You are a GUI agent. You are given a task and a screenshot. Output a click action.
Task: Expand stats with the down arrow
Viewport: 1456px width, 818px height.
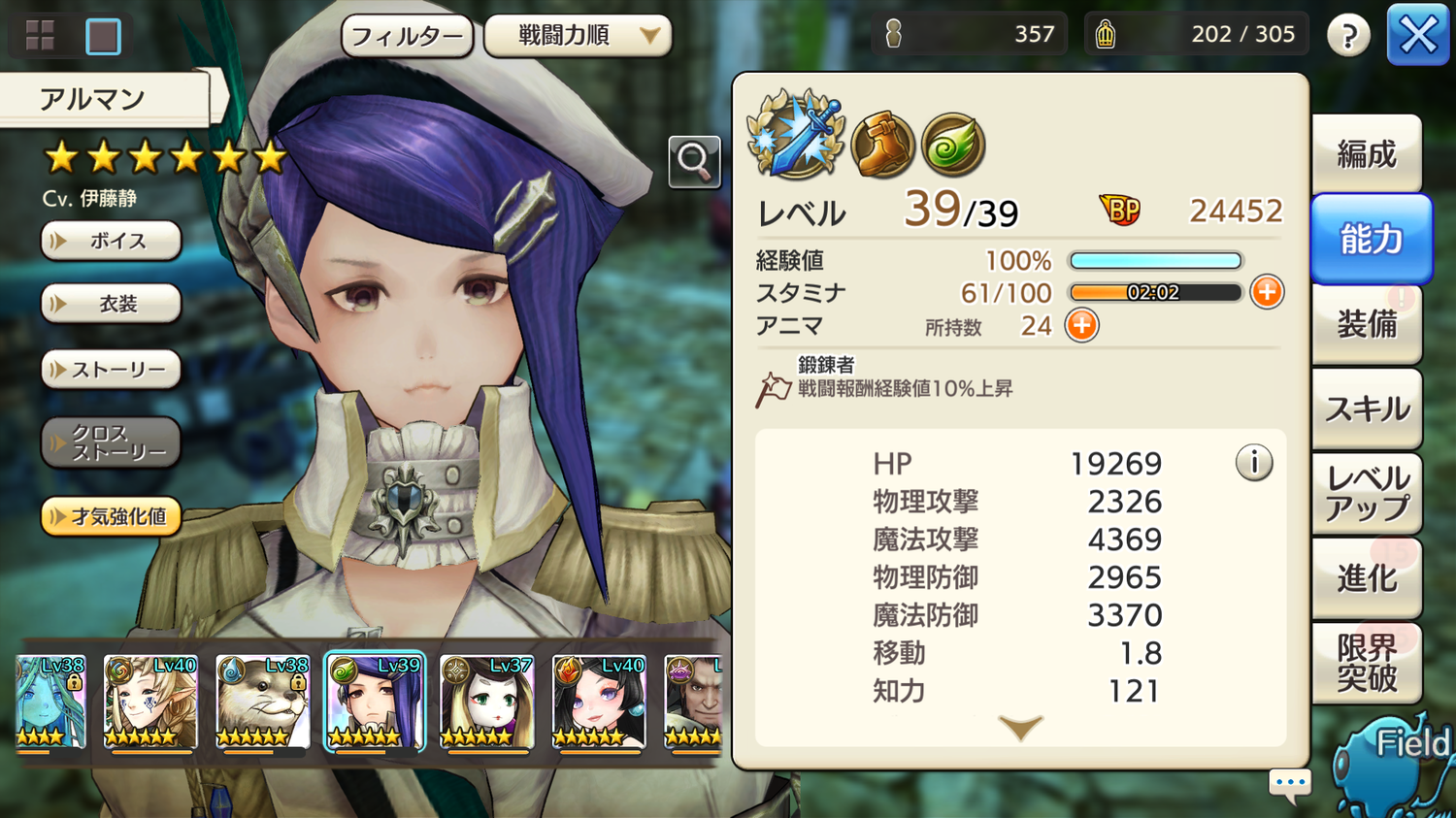1020,728
